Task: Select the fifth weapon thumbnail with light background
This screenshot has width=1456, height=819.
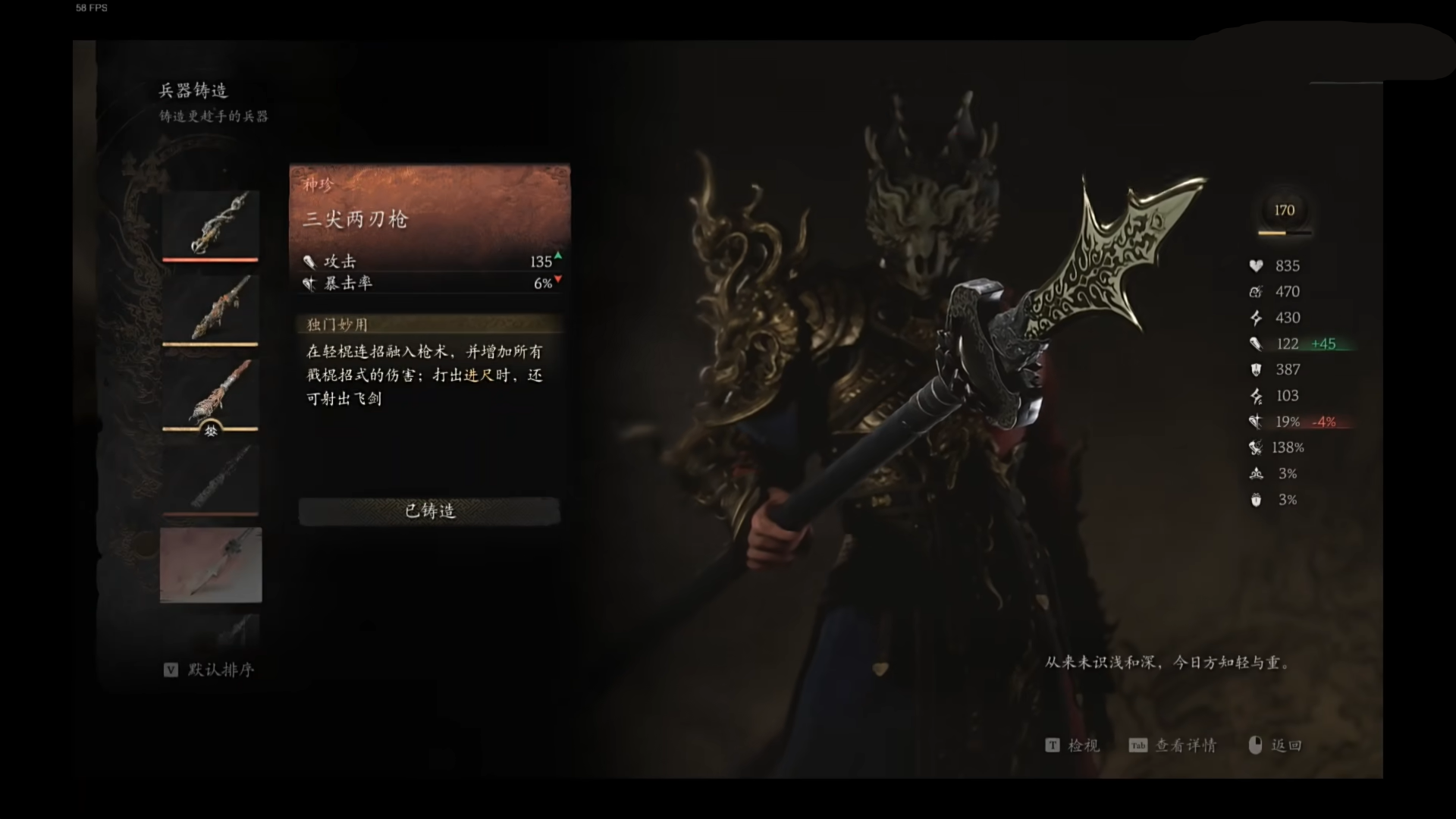Action: pyautogui.click(x=210, y=566)
